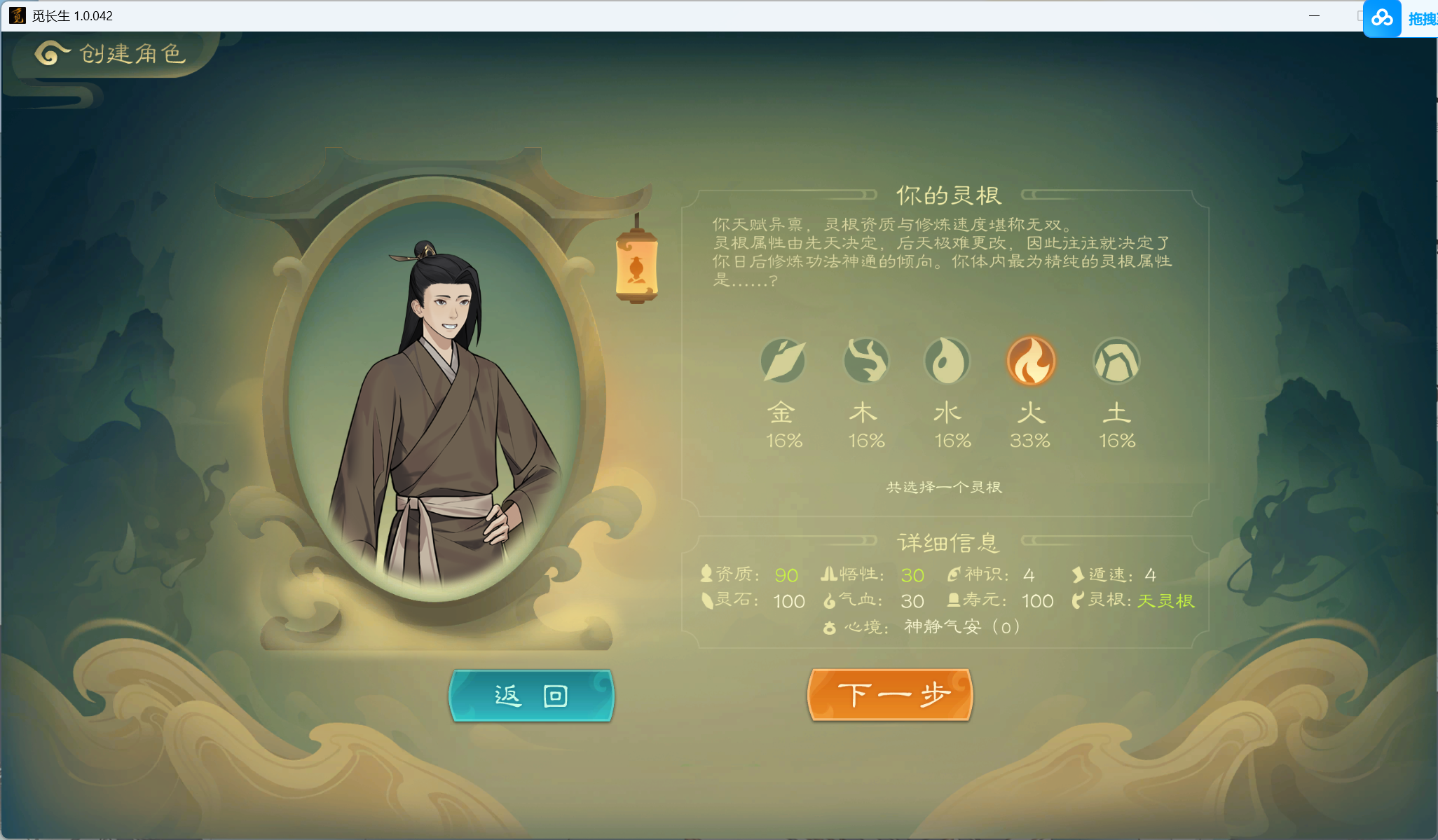
Task: Click the 神识 attribute icon
Action: click(952, 574)
